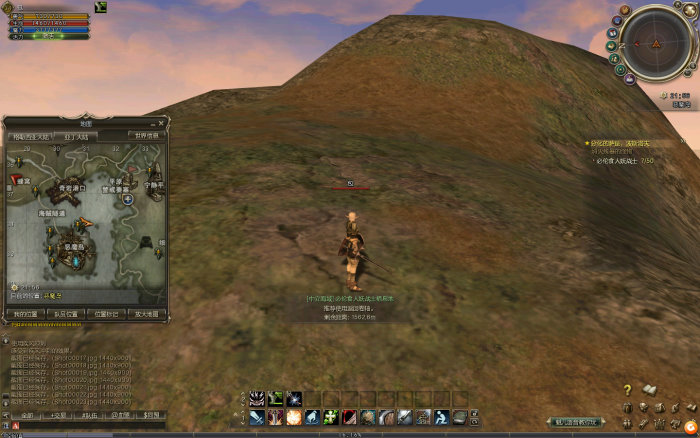
Task: Open the yellow question mark help icon
Action: pos(627,390)
